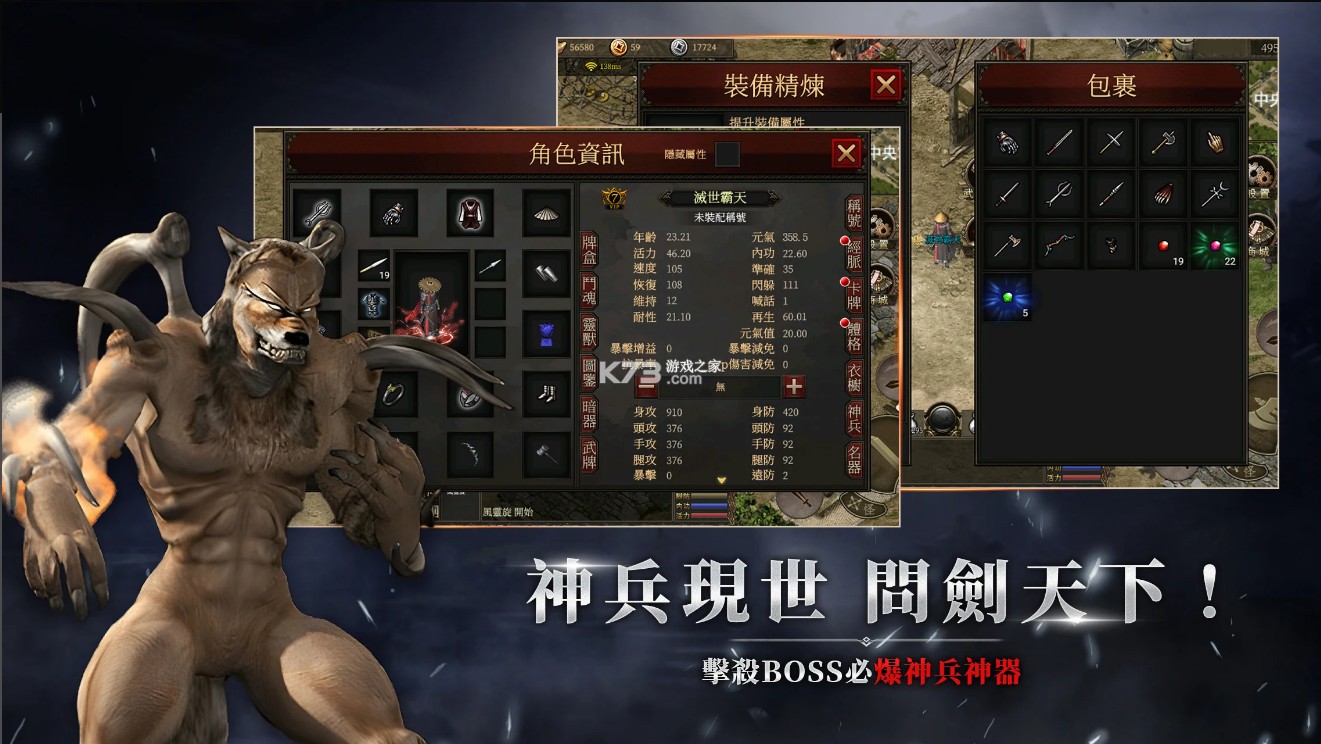Click the silver coin currency icon showing 17724
Image resolution: width=1321 pixels, height=744 pixels.
pos(679,47)
